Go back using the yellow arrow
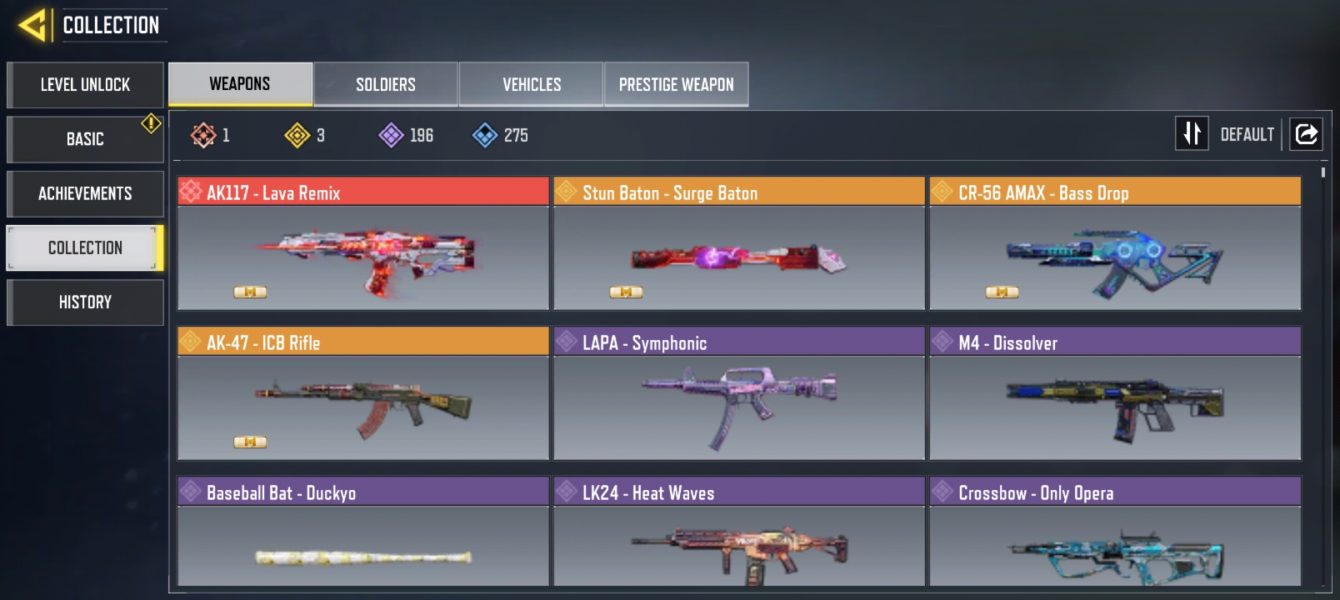Screen dimensions: 1340x600 (x=33, y=25)
